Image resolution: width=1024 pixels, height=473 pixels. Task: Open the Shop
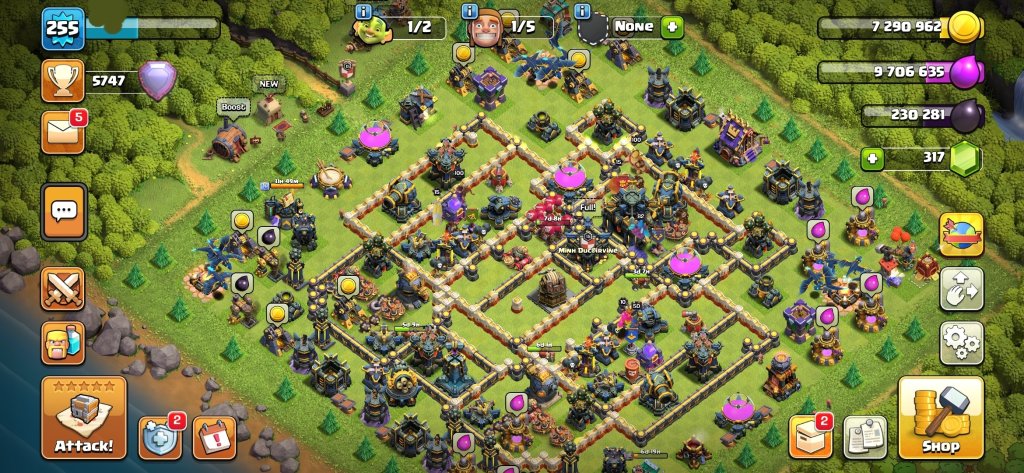(940, 416)
